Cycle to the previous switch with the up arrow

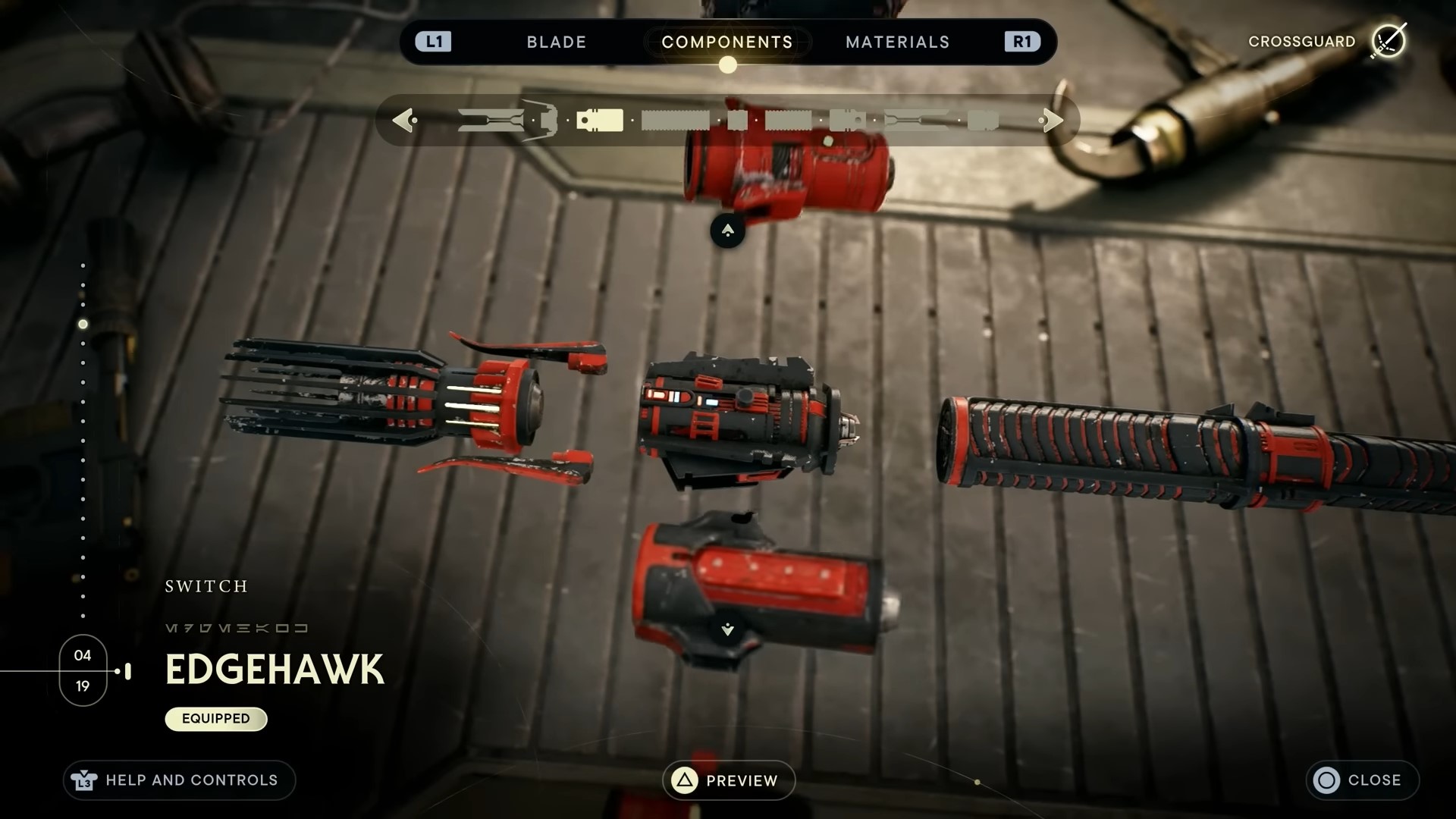tap(727, 231)
